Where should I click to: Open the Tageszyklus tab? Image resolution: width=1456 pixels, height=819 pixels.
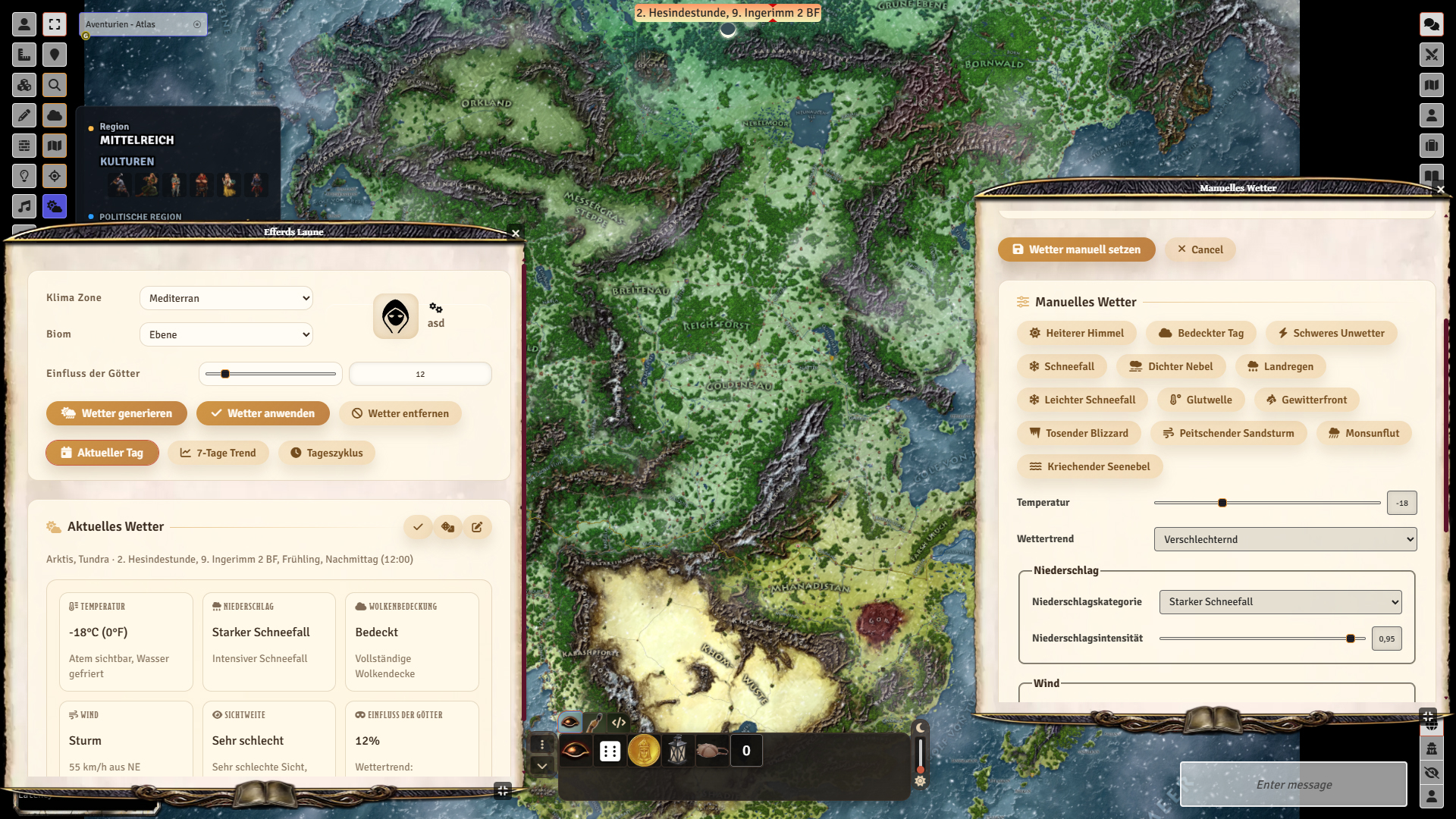point(327,453)
